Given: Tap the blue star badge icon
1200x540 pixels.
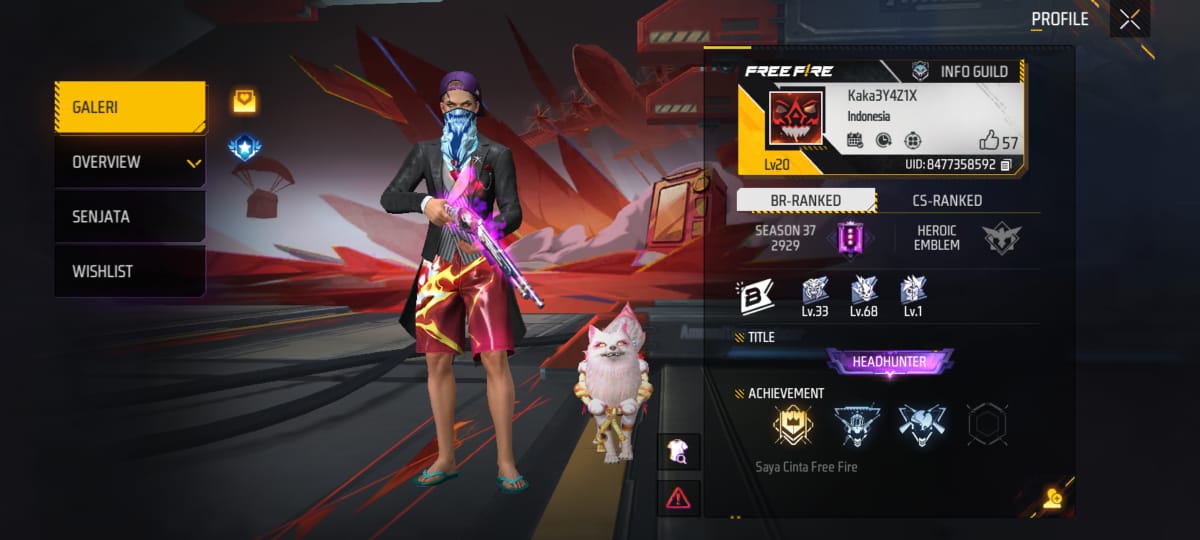Looking at the screenshot, I should coord(244,148).
